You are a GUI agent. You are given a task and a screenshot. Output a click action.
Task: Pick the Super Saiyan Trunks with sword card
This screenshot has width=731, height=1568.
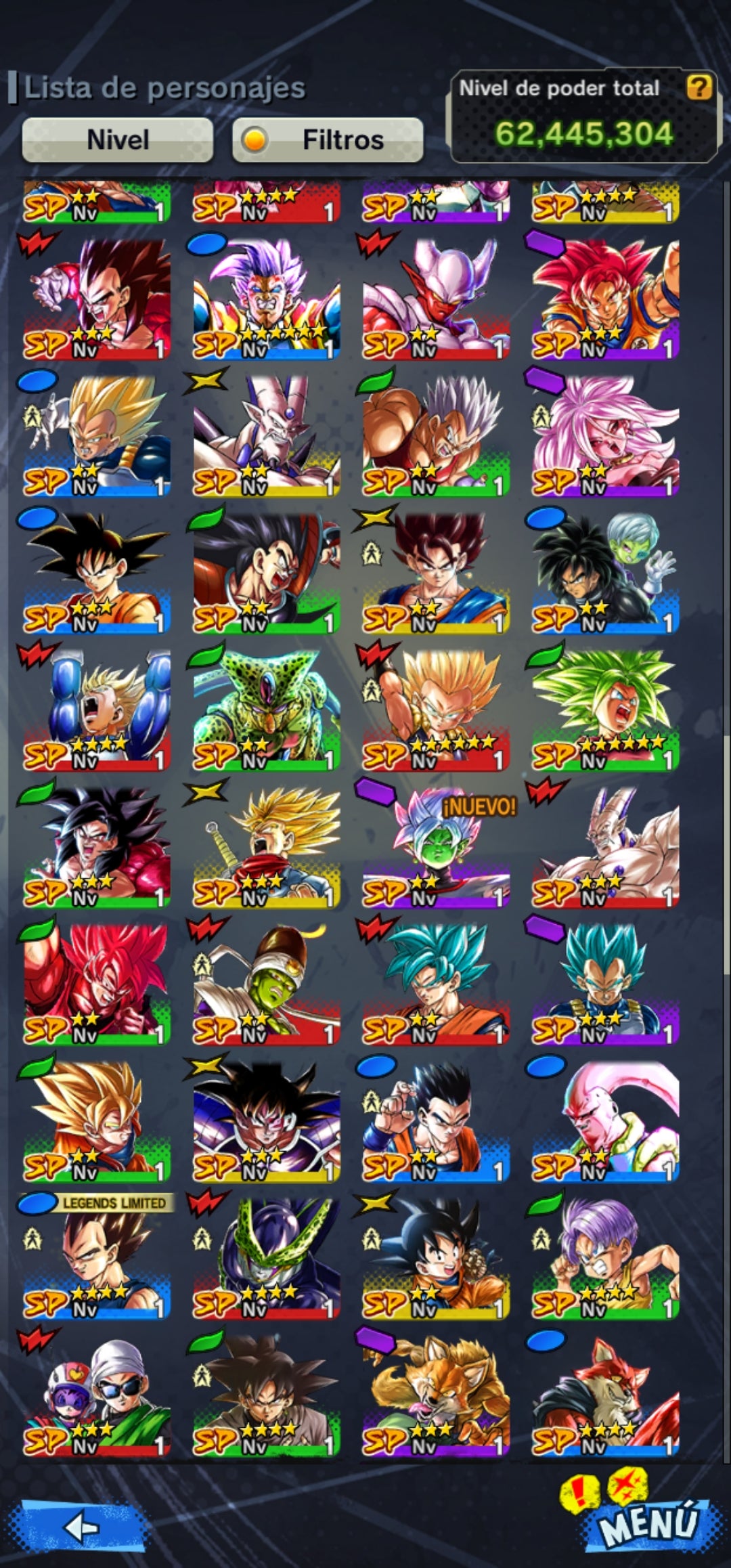point(266,846)
